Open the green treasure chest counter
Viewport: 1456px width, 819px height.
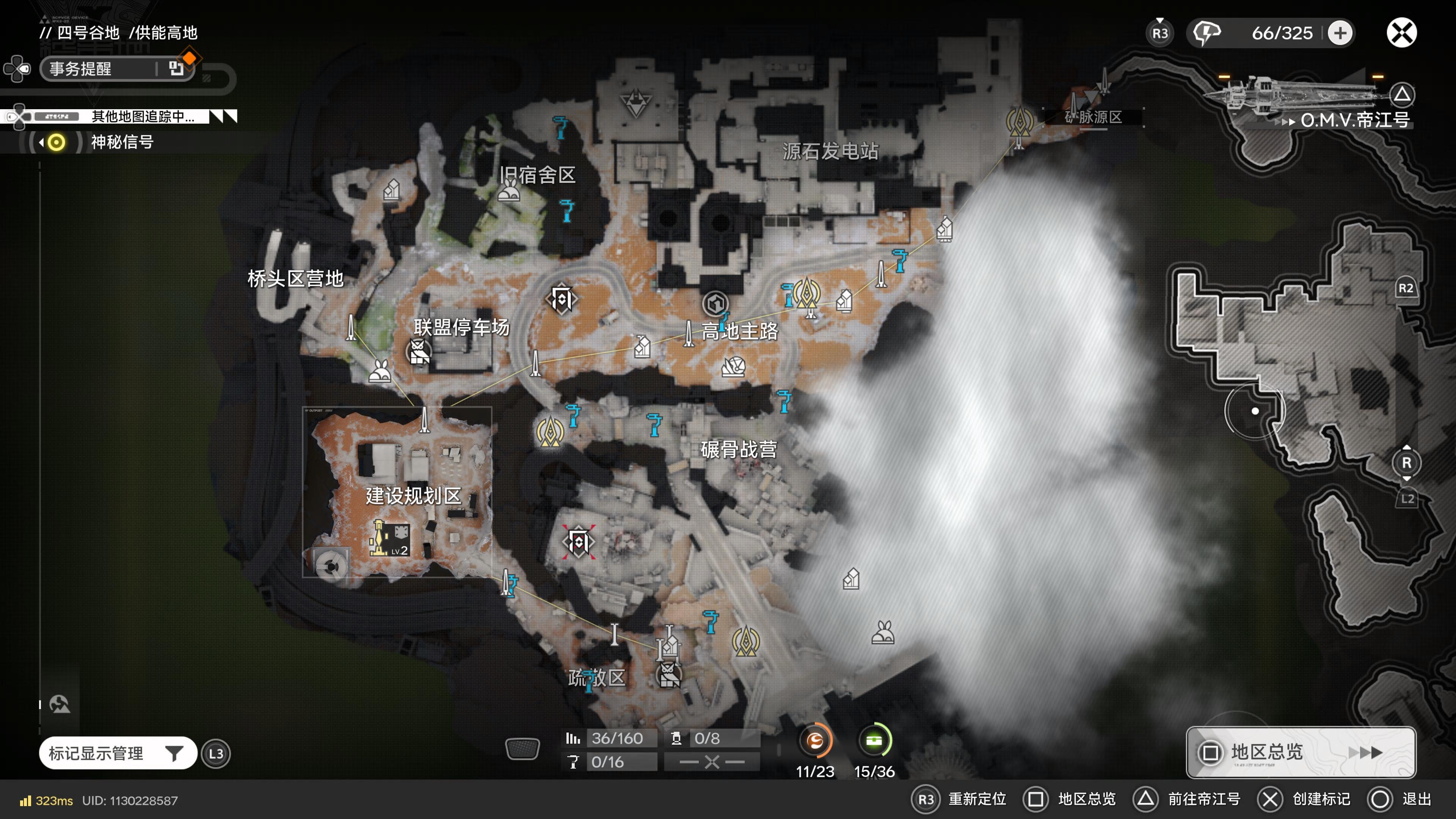[x=874, y=741]
